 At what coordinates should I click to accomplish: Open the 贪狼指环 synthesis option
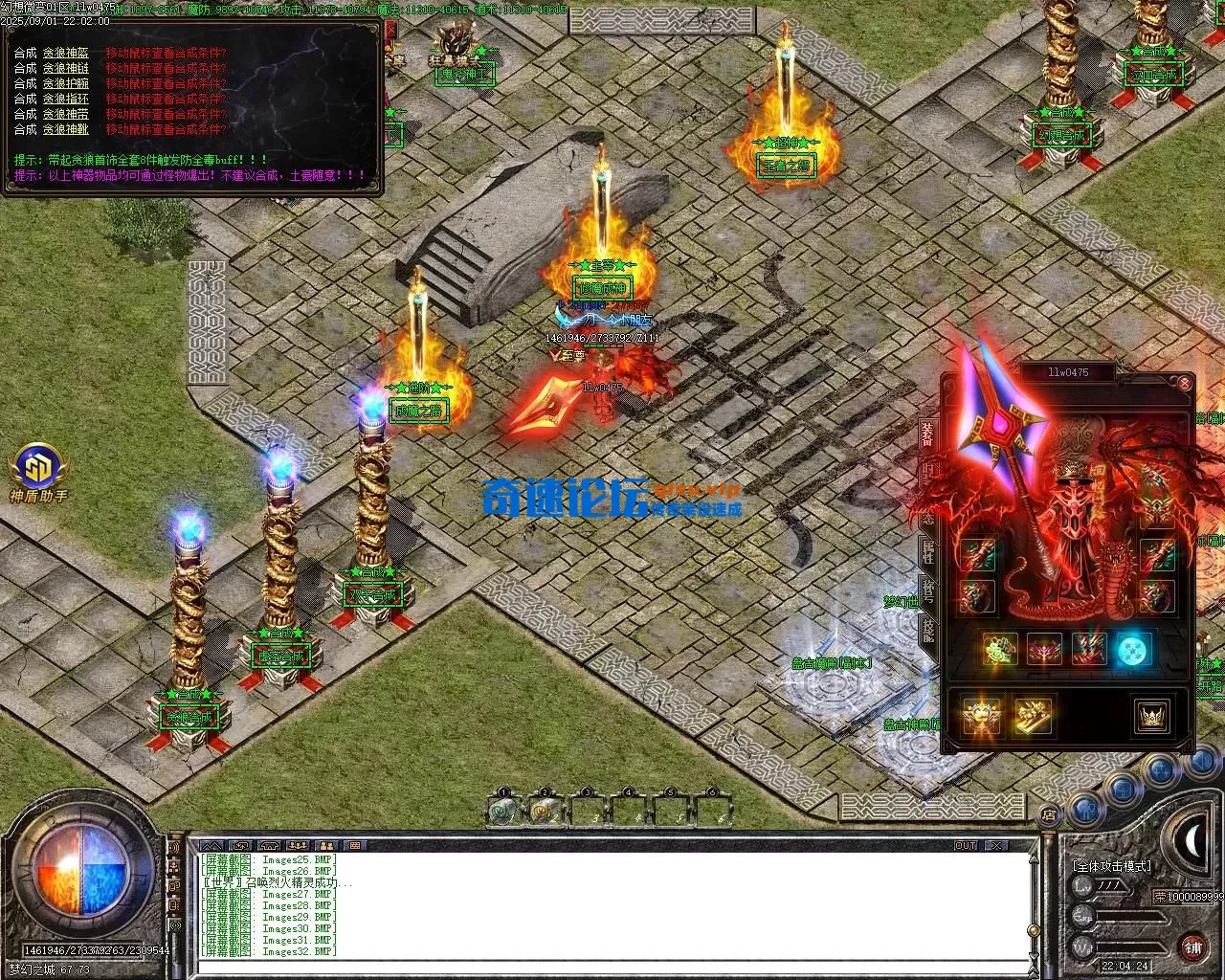[x=66, y=100]
